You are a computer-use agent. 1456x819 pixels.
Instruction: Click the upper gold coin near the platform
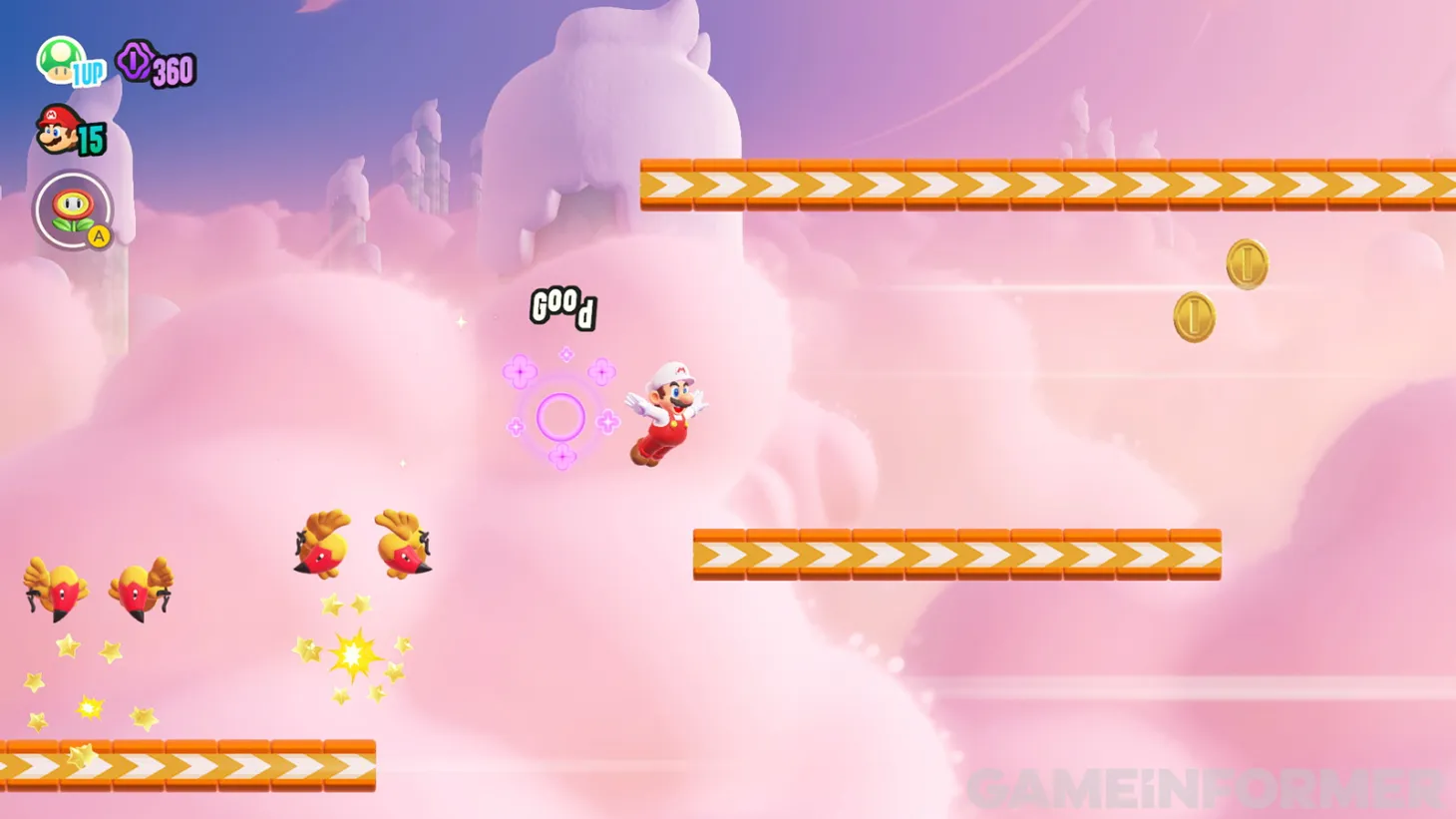point(1246,263)
